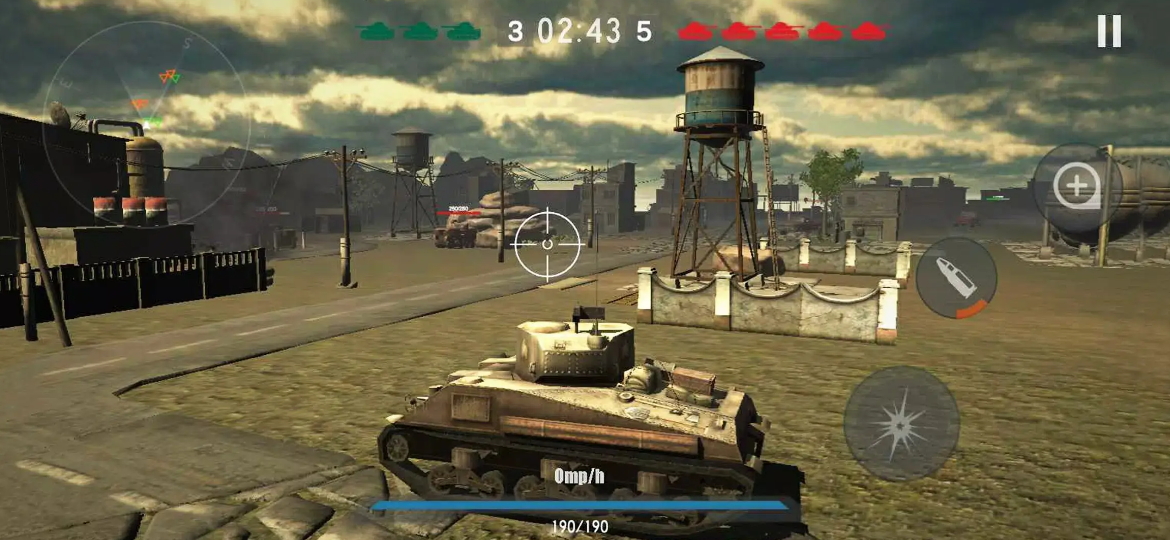Screen dimensions: 1170x540
Task: Fire the cannon with the starburst button
Action: point(901,423)
